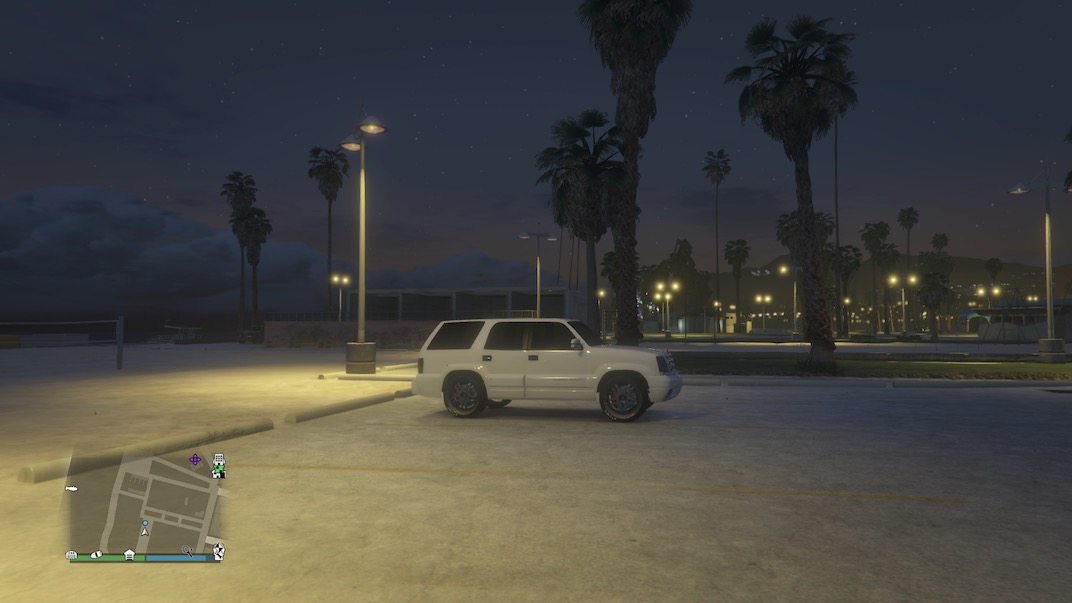Screen dimensions: 1072x603
Task: Select the purple cross marker on minimap
Action: (x=194, y=460)
